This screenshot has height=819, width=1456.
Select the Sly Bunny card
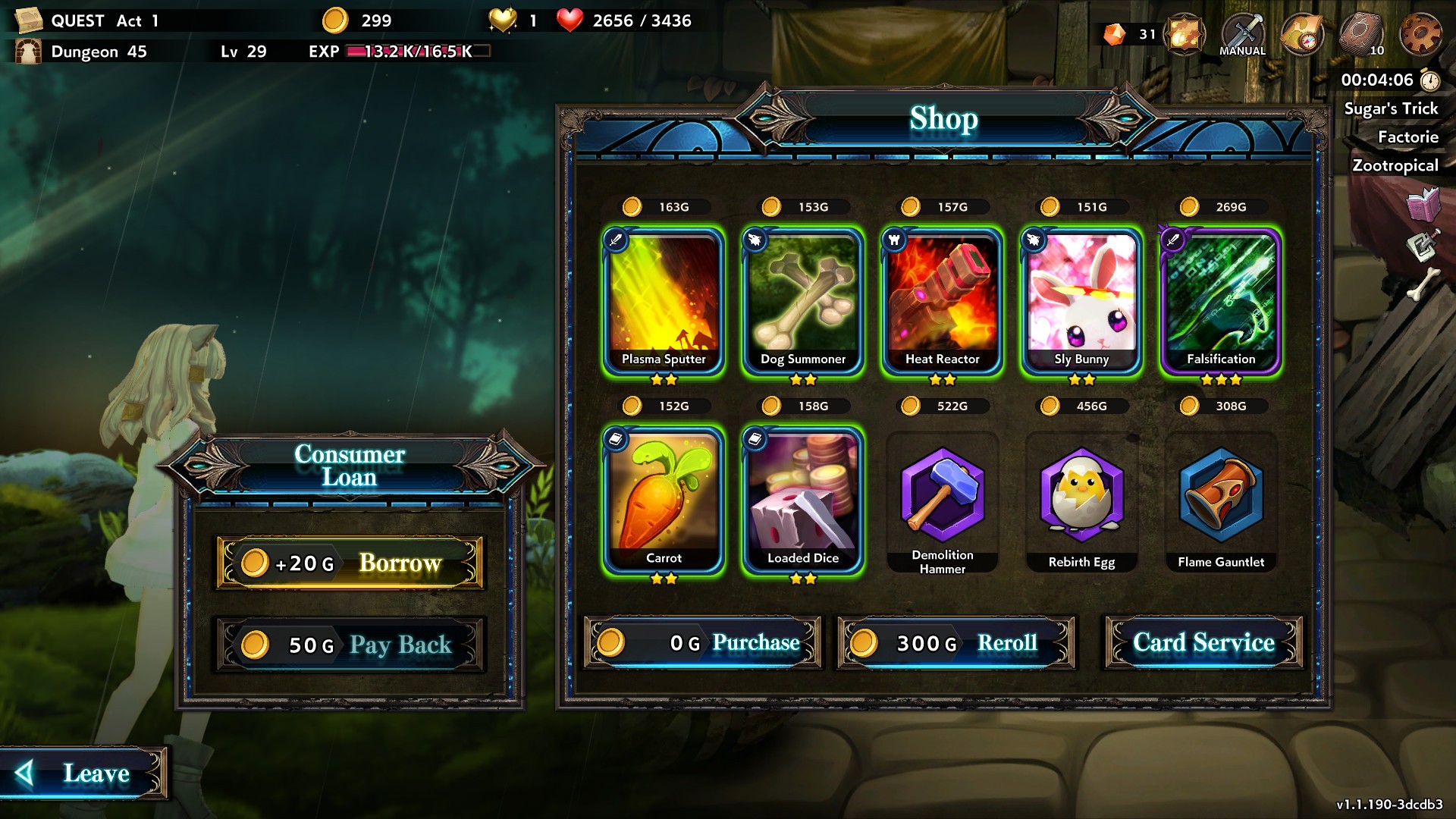click(1081, 301)
